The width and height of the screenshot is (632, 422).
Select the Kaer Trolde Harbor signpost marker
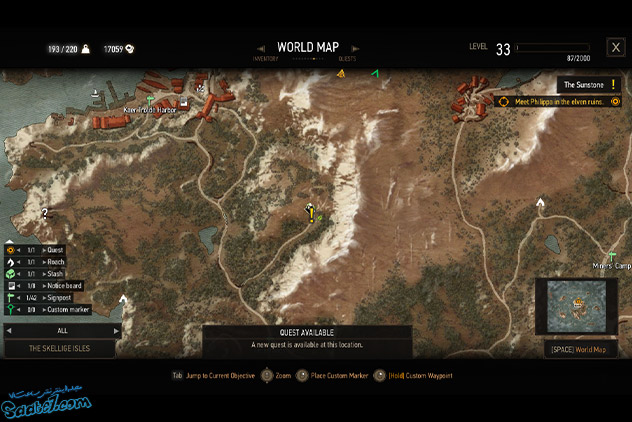pyautogui.click(x=152, y=100)
